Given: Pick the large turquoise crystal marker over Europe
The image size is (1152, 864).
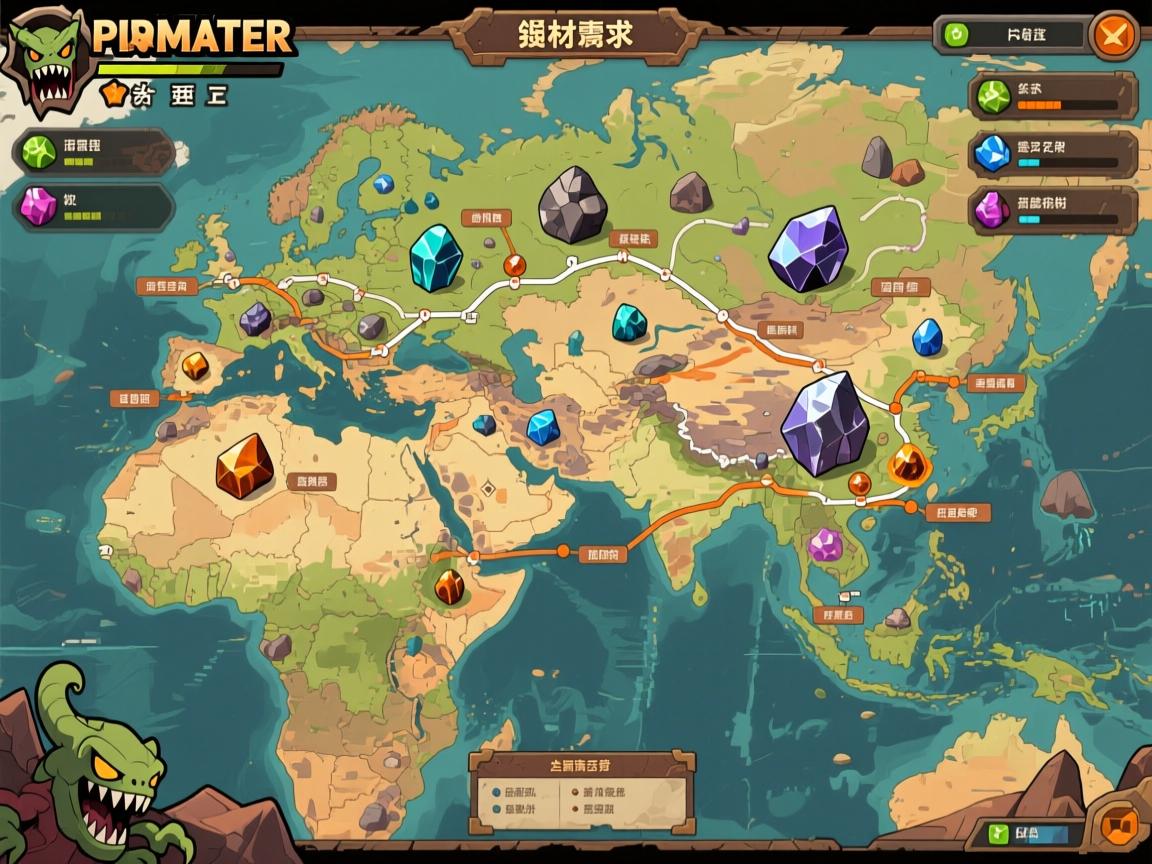Looking at the screenshot, I should [x=436, y=258].
